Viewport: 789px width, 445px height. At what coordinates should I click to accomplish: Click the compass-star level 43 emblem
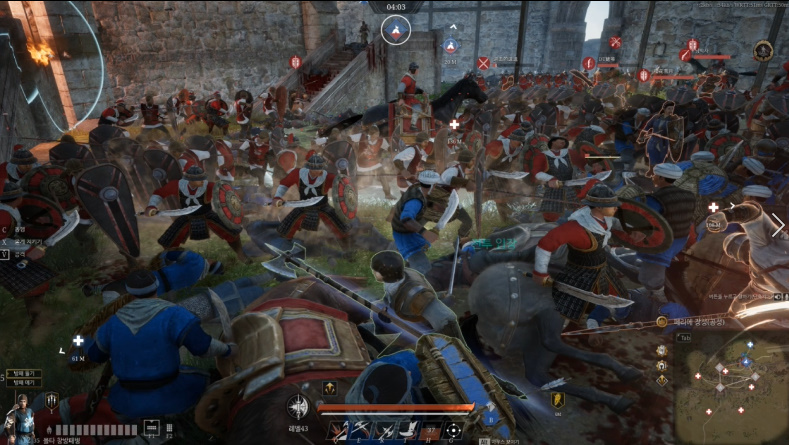tap(297, 406)
